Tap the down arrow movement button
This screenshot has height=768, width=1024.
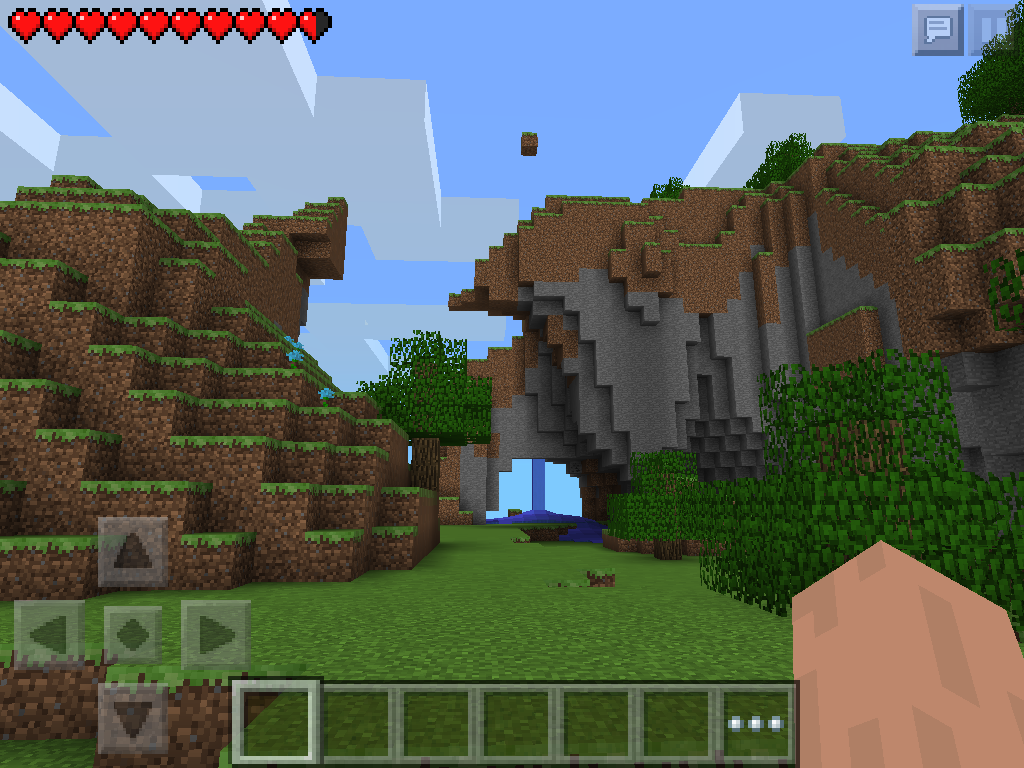click(x=133, y=717)
